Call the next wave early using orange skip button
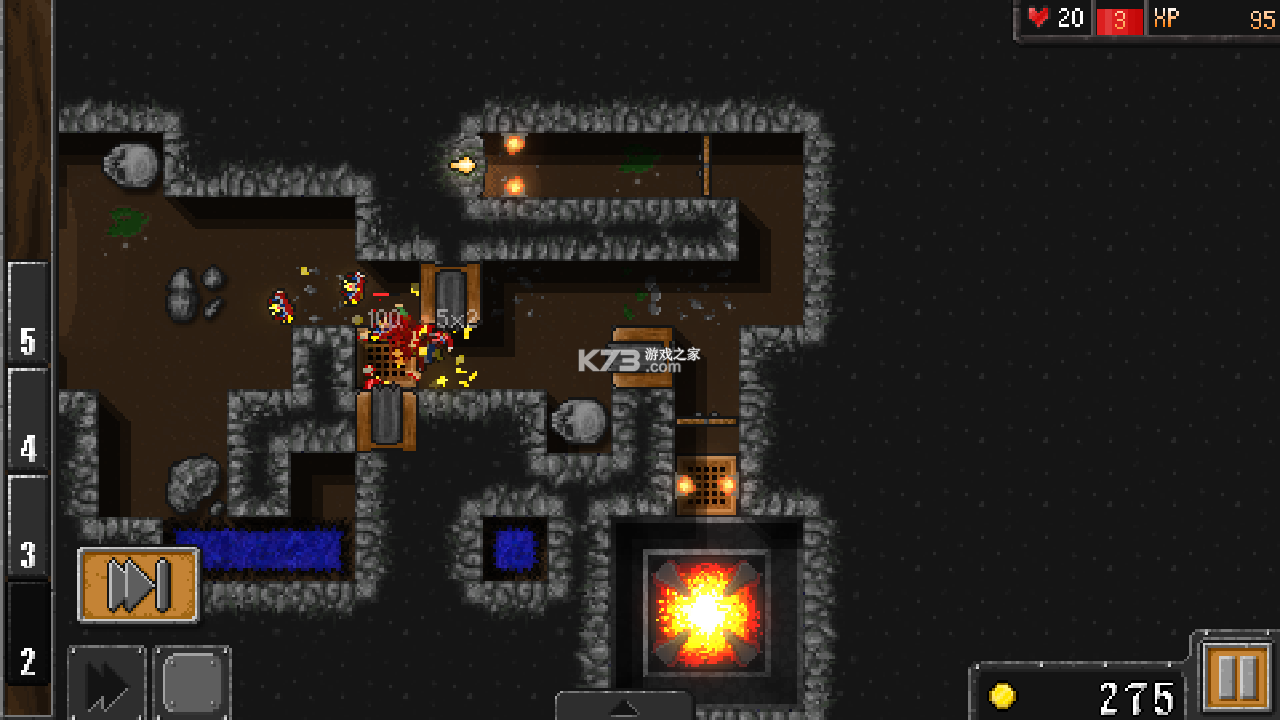The image size is (1280, 720). pyautogui.click(x=138, y=584)
